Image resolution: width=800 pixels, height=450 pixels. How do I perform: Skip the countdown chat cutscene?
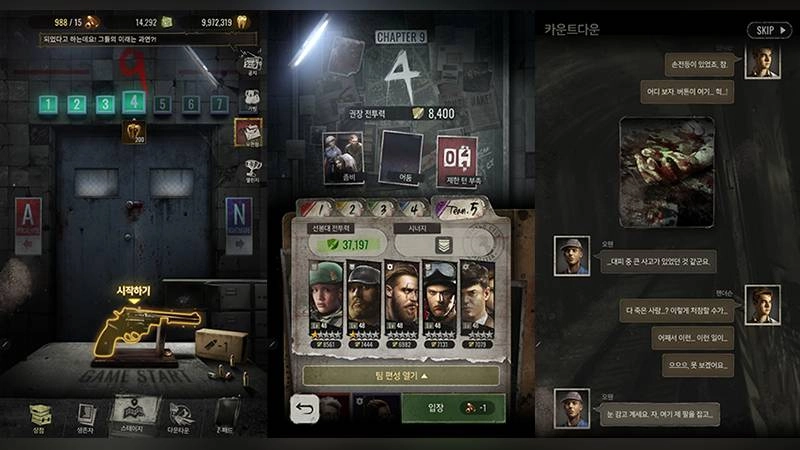click(768, 30)
